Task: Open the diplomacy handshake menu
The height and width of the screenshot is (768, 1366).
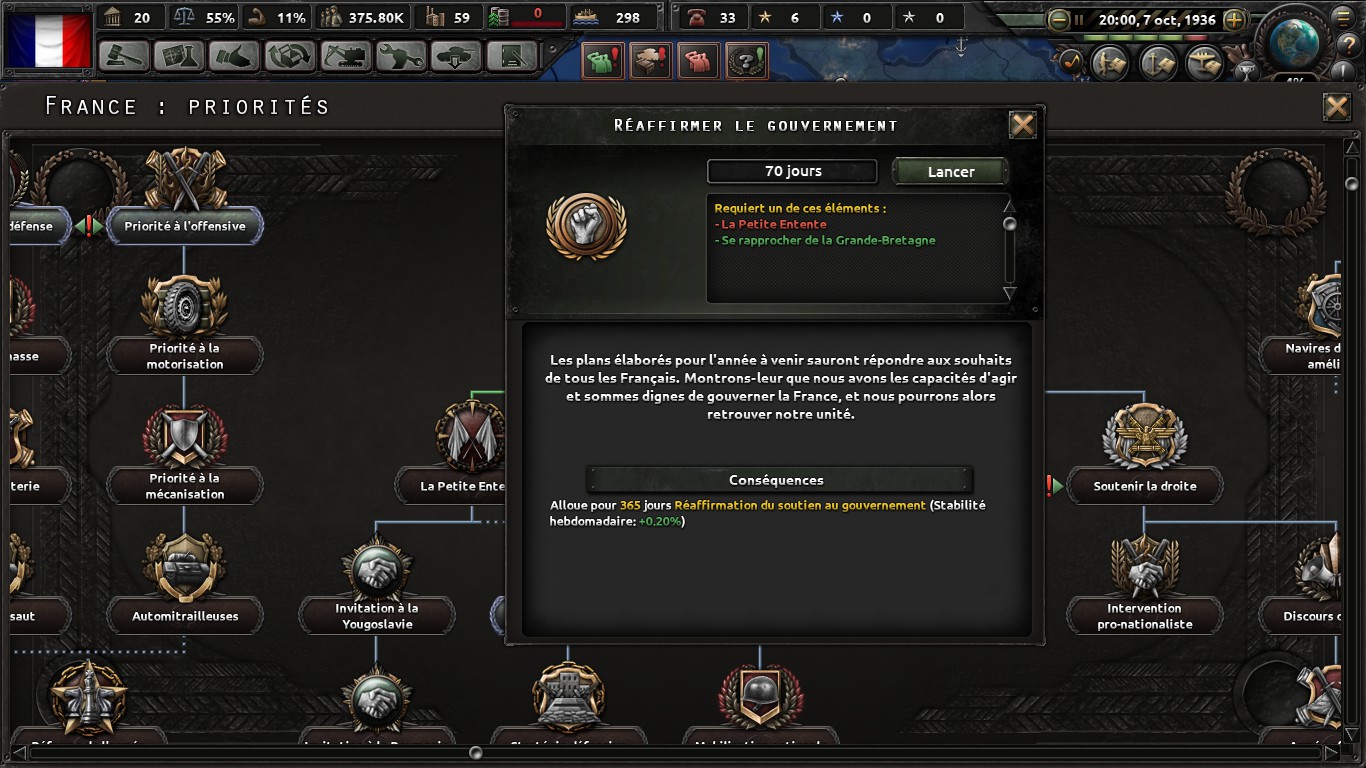Action: coord(234,56)
